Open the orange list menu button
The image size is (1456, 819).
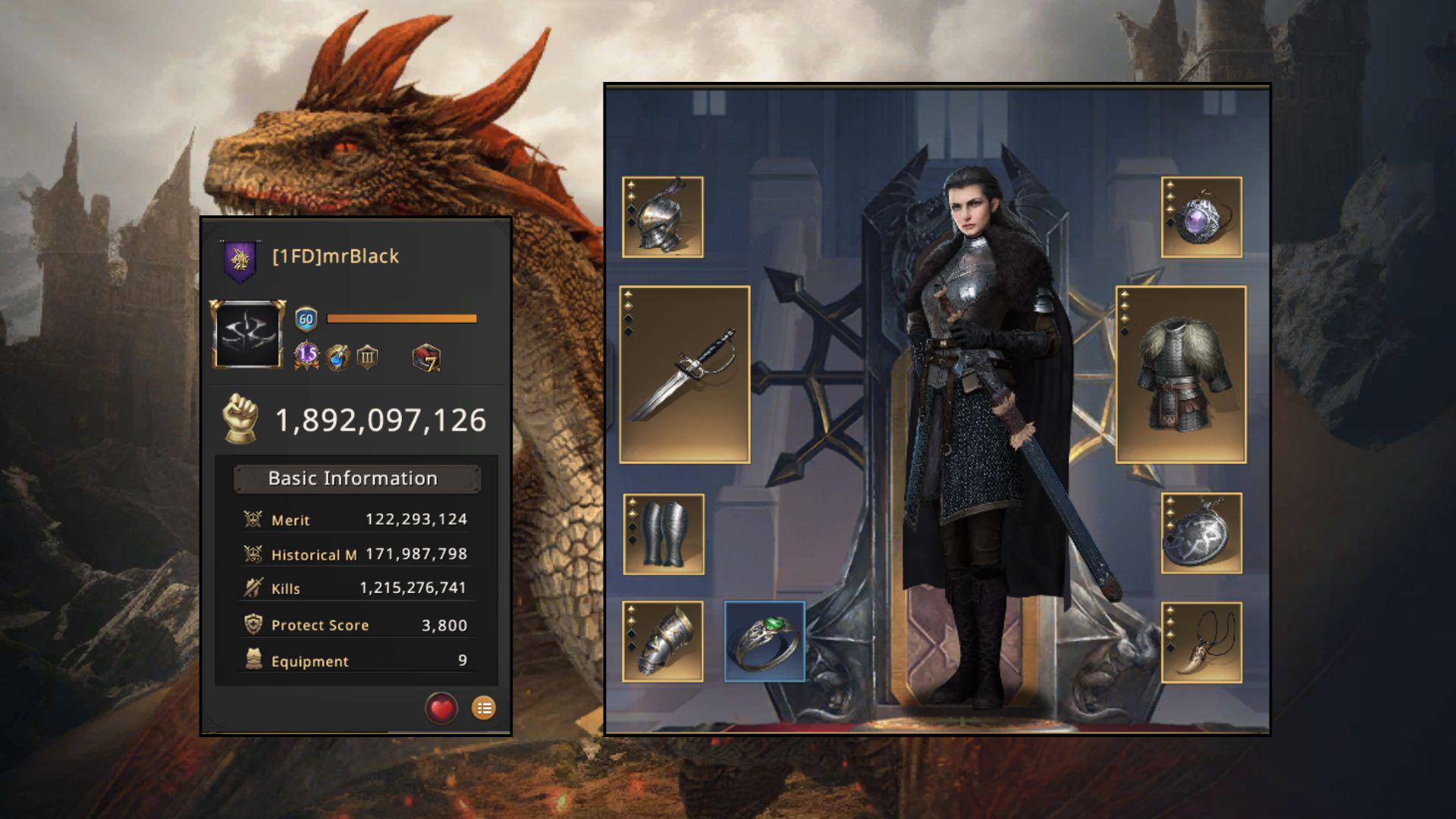point(484,708)
